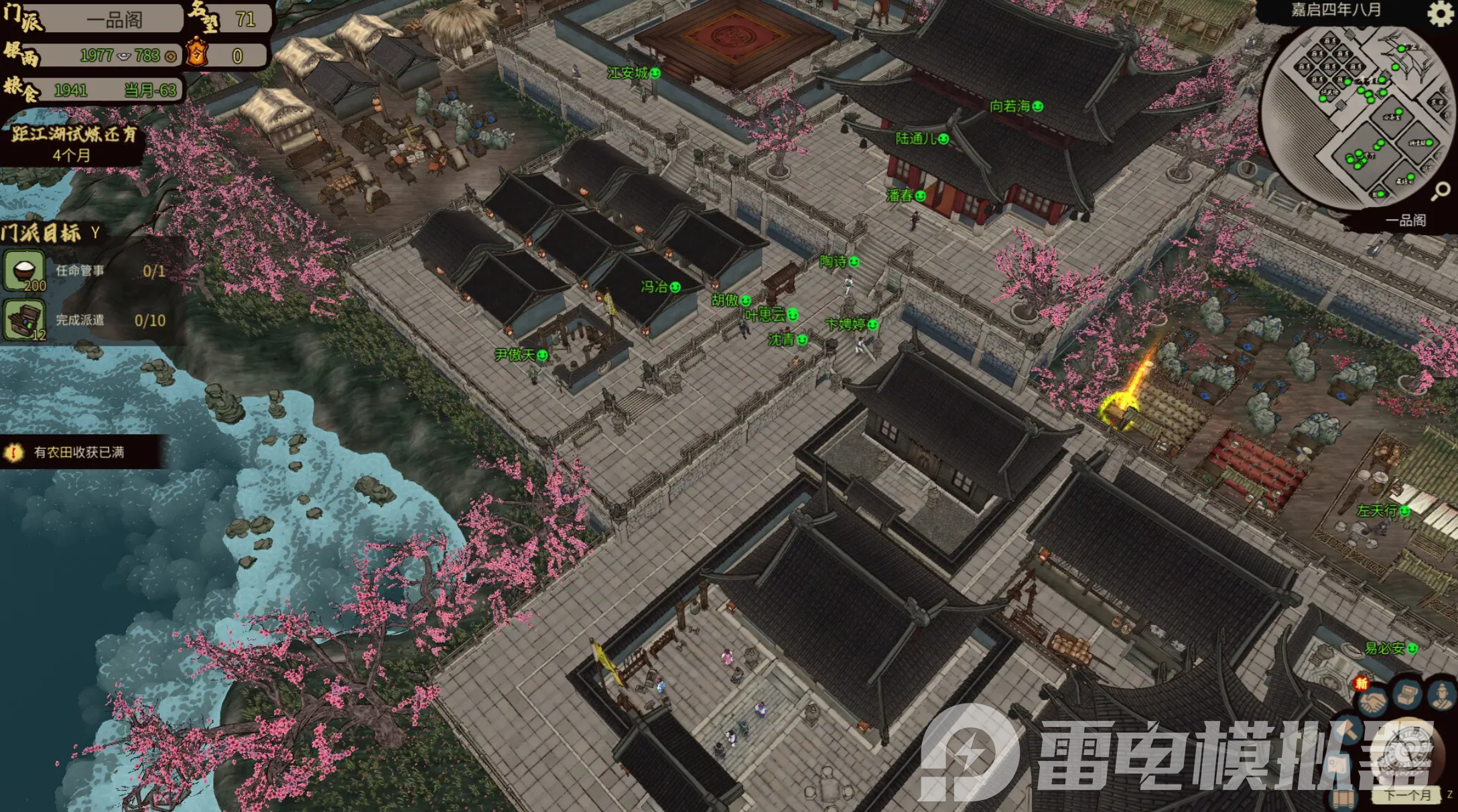1458x812 pixels.
Task: Open the diplomacy handshake panel
Action: 1373,701
